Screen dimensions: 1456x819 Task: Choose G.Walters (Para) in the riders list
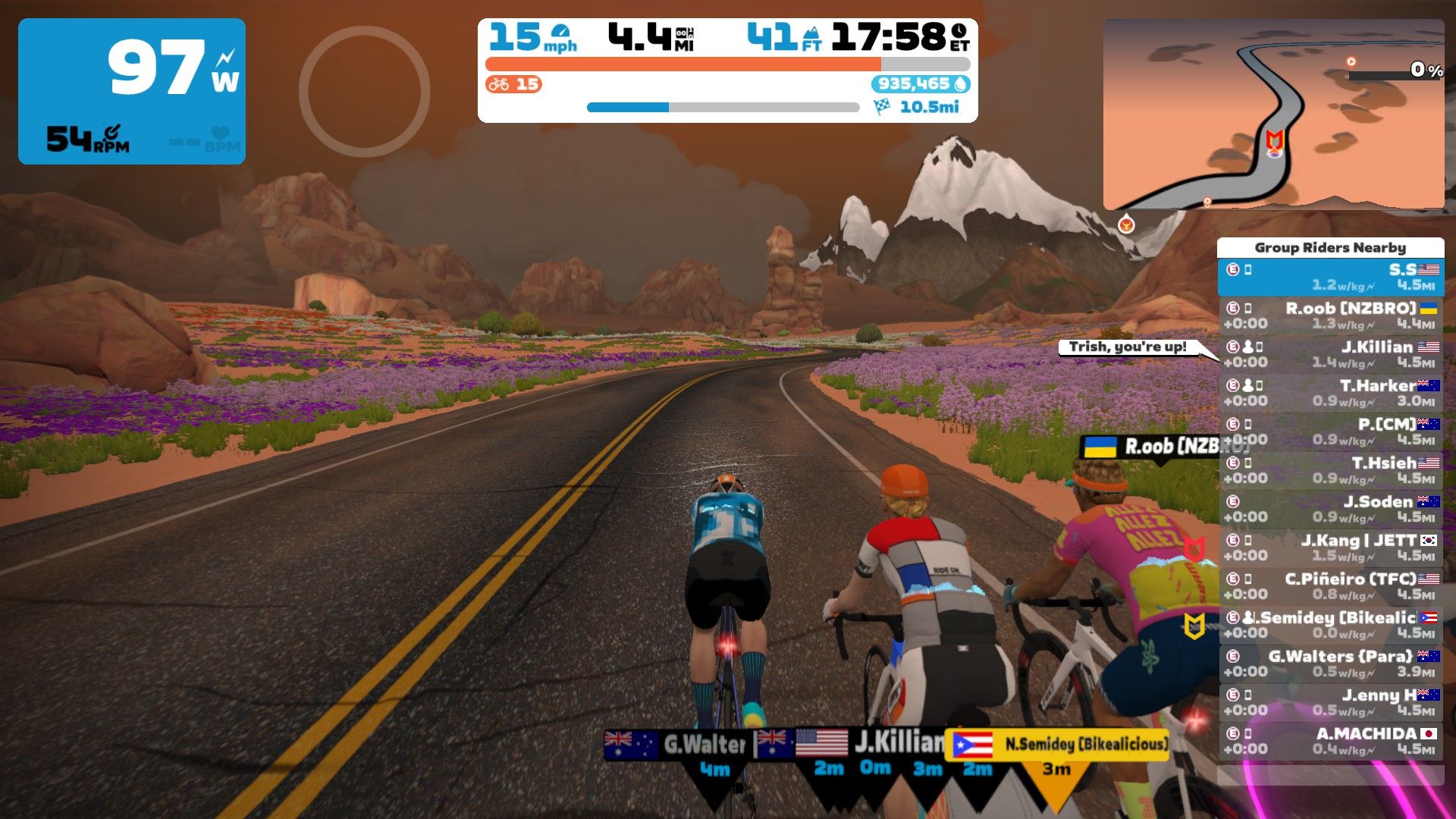1331,664
